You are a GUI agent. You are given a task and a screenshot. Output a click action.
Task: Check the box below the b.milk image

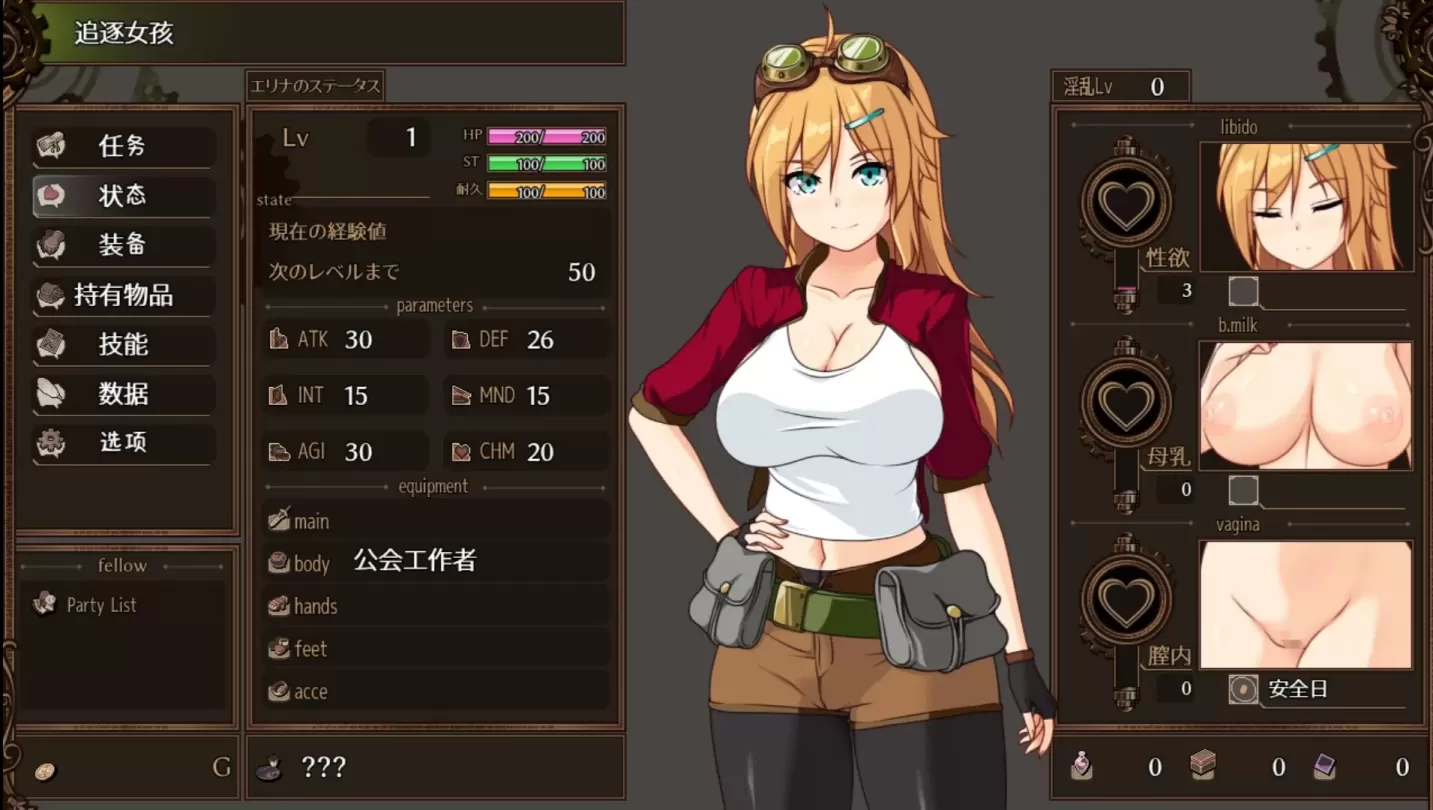pos(1243,489)
